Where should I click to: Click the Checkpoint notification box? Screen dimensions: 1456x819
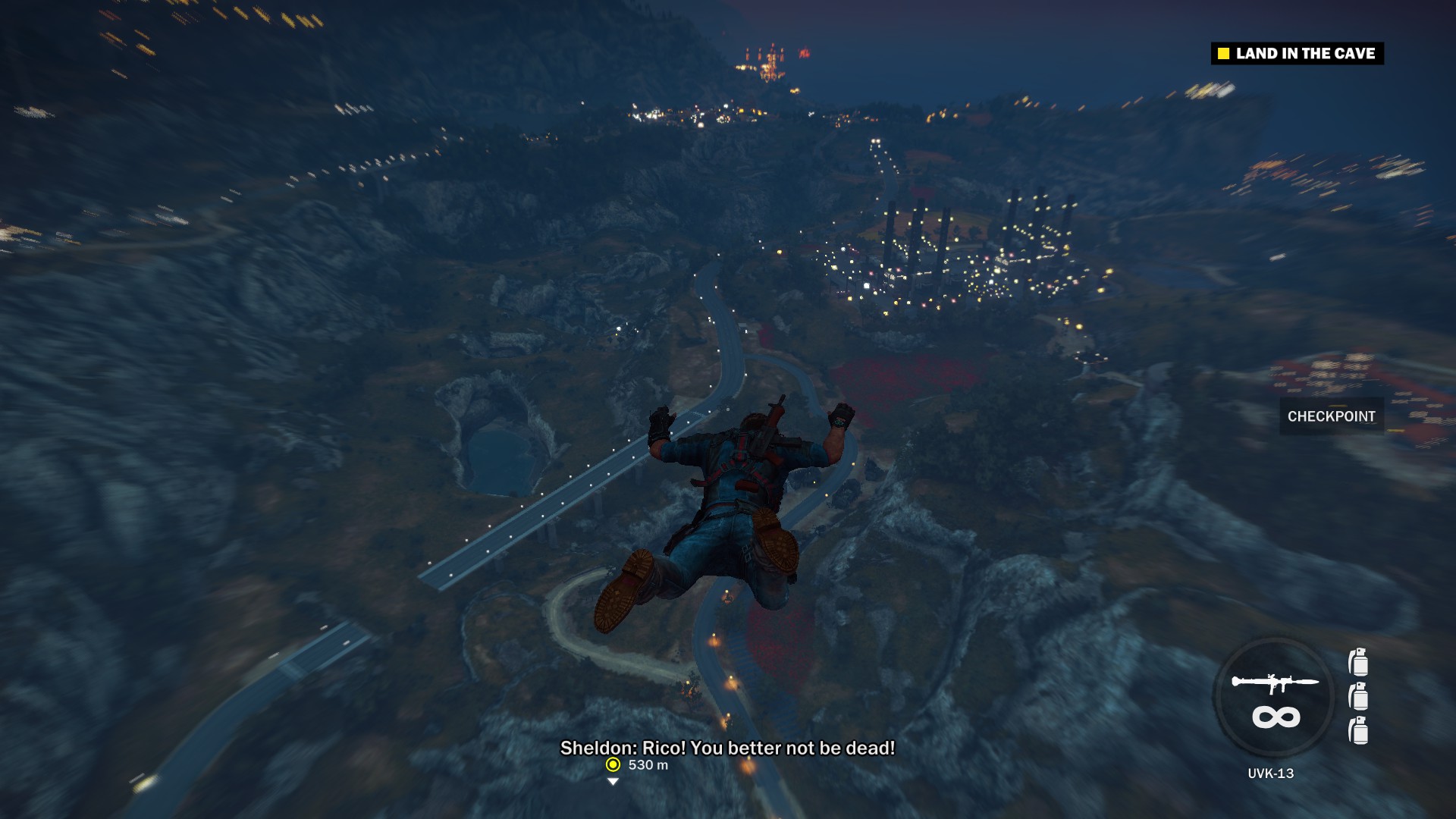[x=1331, y=416]
